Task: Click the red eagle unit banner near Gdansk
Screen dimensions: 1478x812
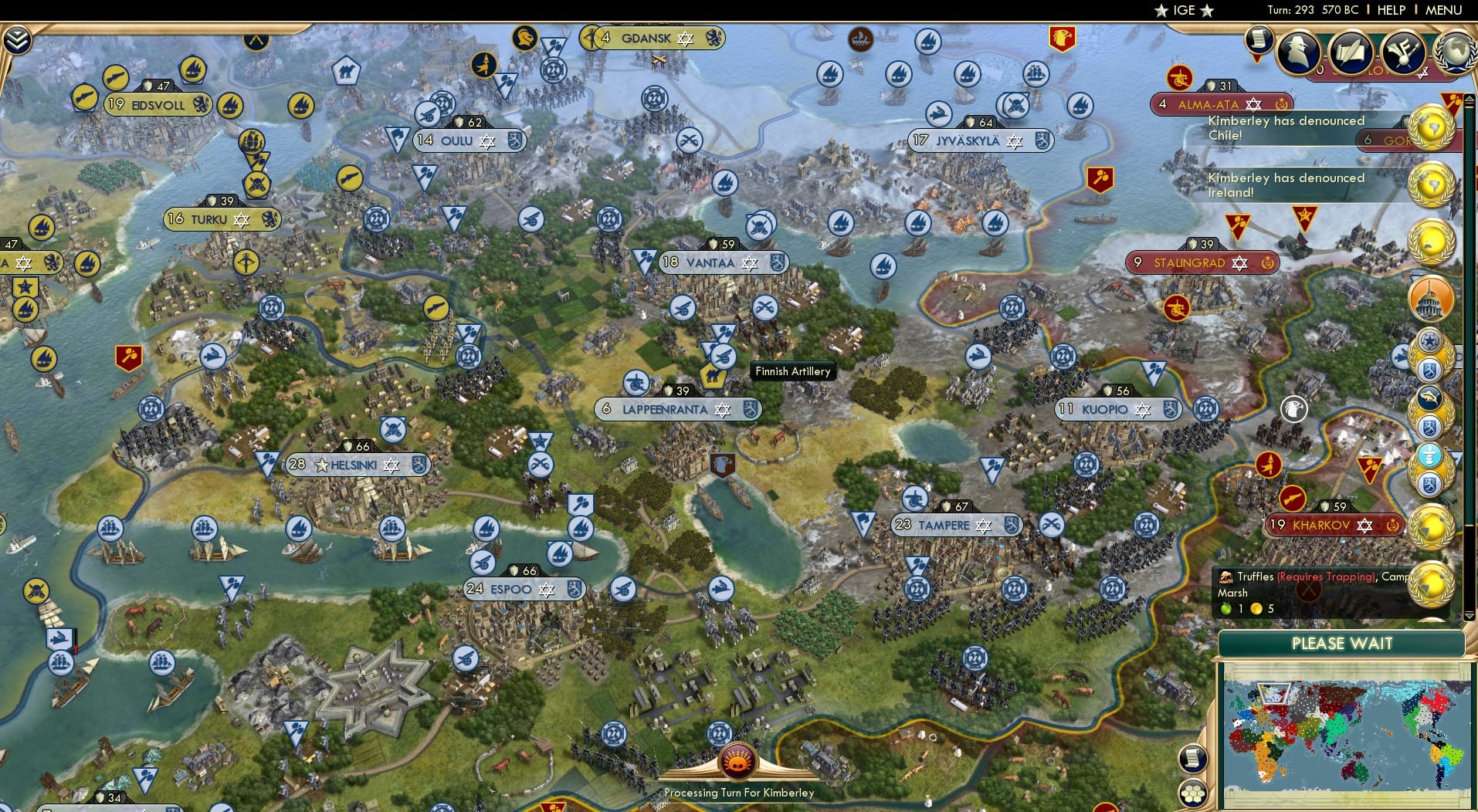Action: [1063, 39]
